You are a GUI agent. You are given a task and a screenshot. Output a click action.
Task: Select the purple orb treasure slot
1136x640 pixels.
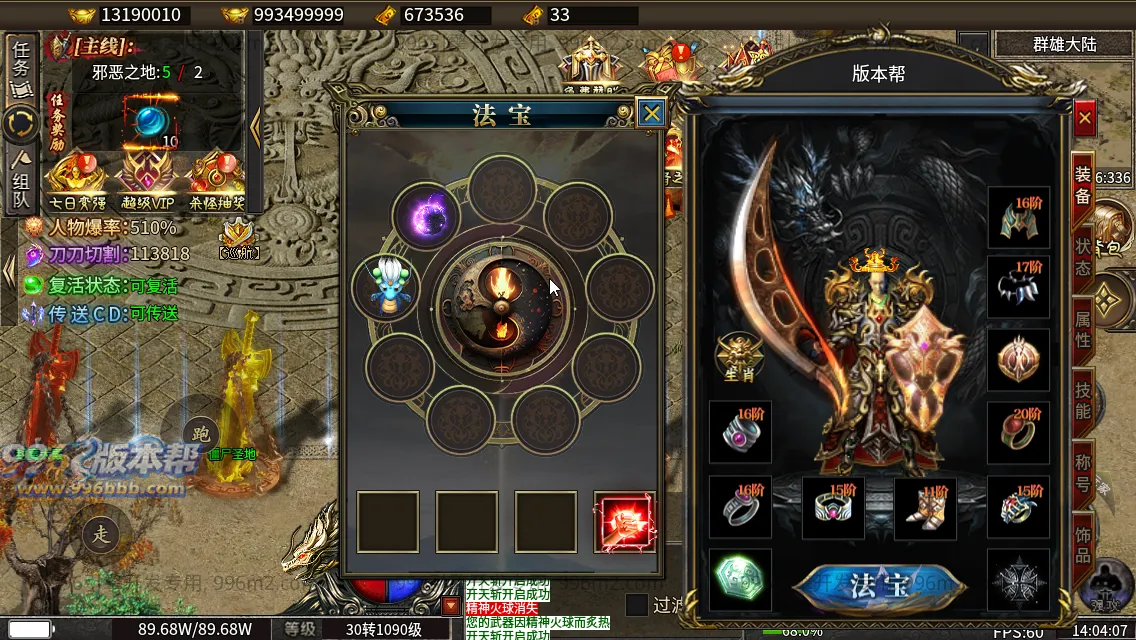tap(426, 213)
